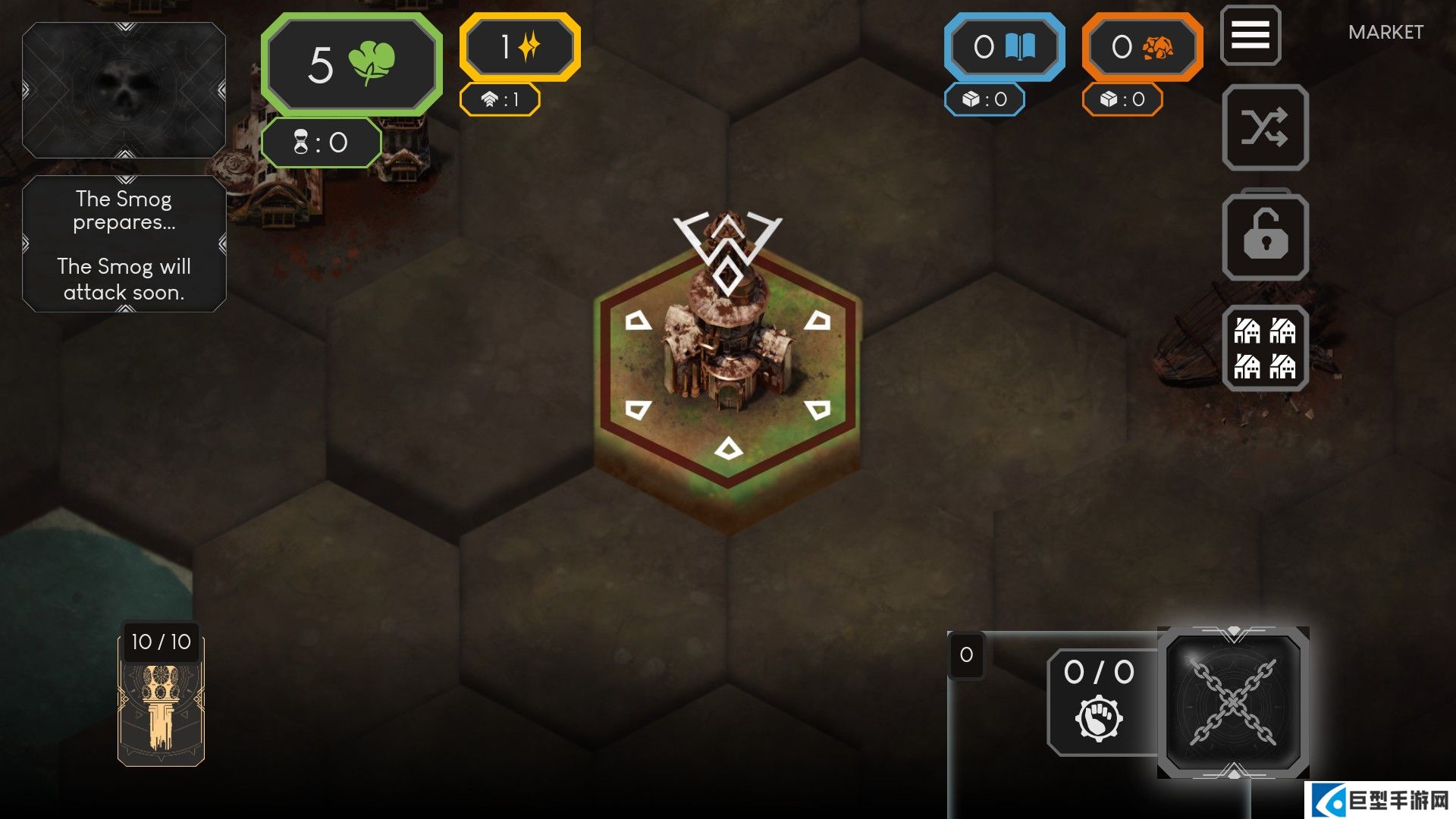Click the shuffle arrows button
The image size is (1456, 819).
[1265, 127]
